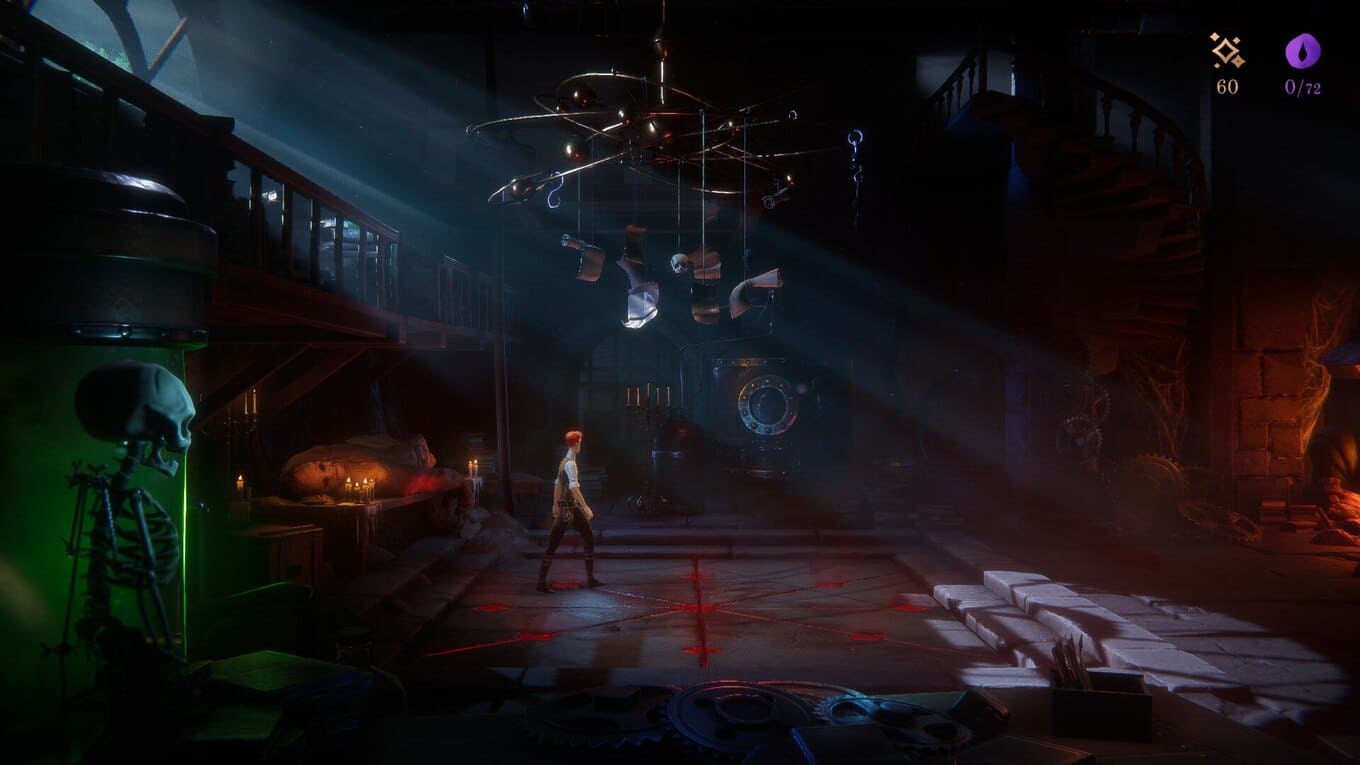Click the gold sparkle currency icon
The image size is (1360, 765).
point(1227,51)
